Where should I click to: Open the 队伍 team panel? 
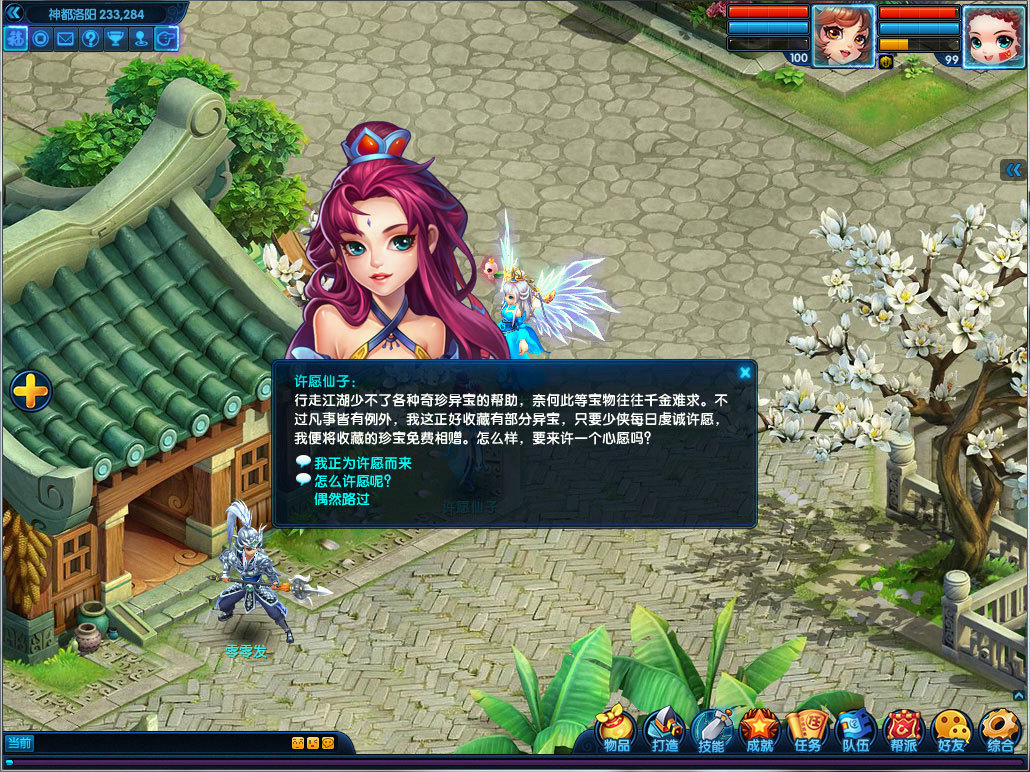click(x=855, y=732)
